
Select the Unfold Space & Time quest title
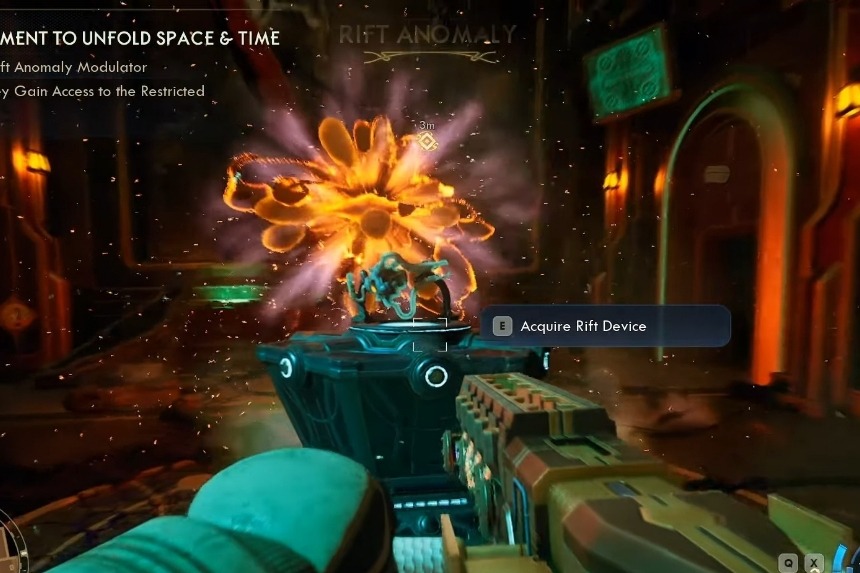point(140,38)
